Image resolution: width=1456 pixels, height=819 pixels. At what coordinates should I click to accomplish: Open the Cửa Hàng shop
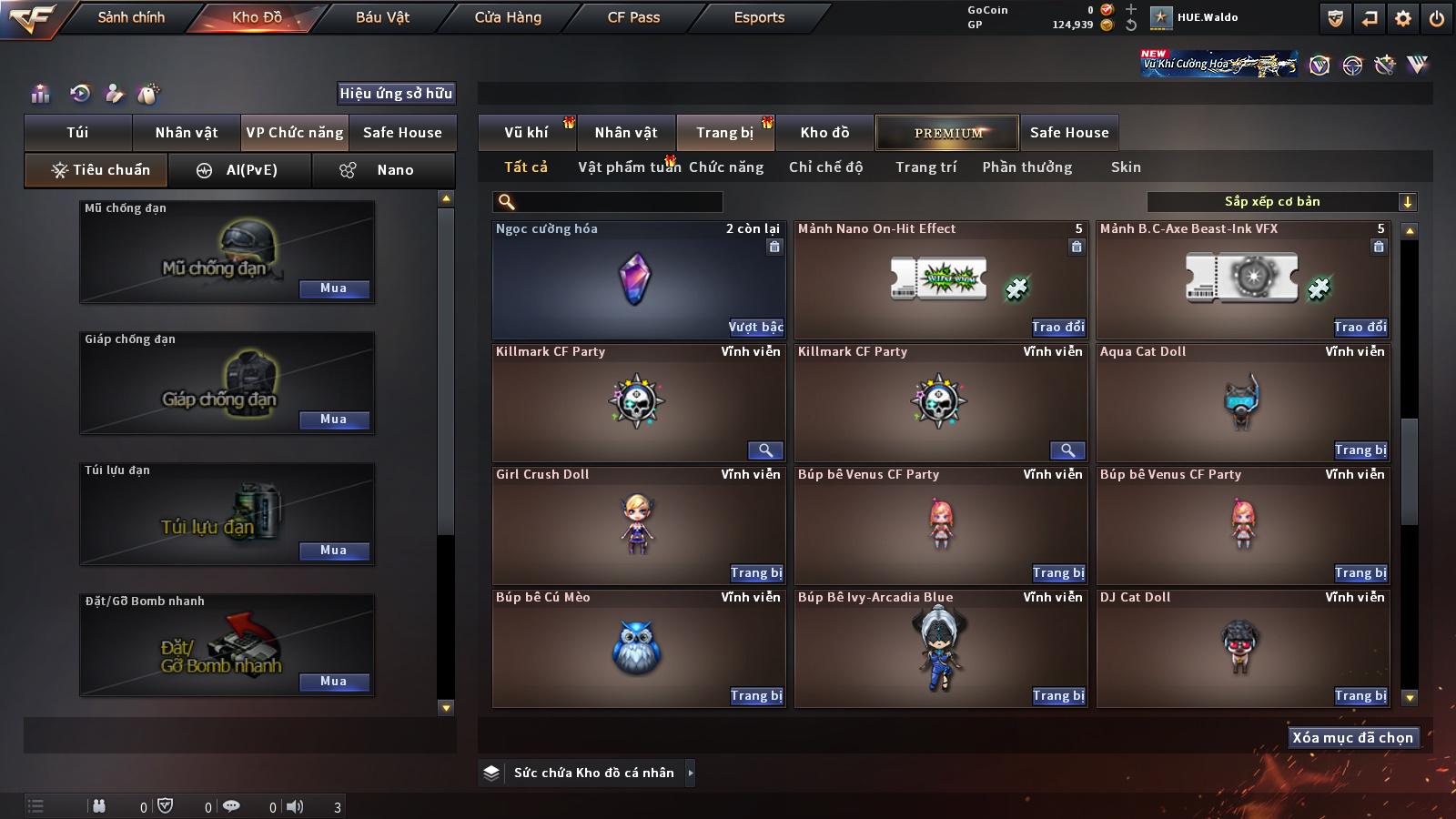508,17
